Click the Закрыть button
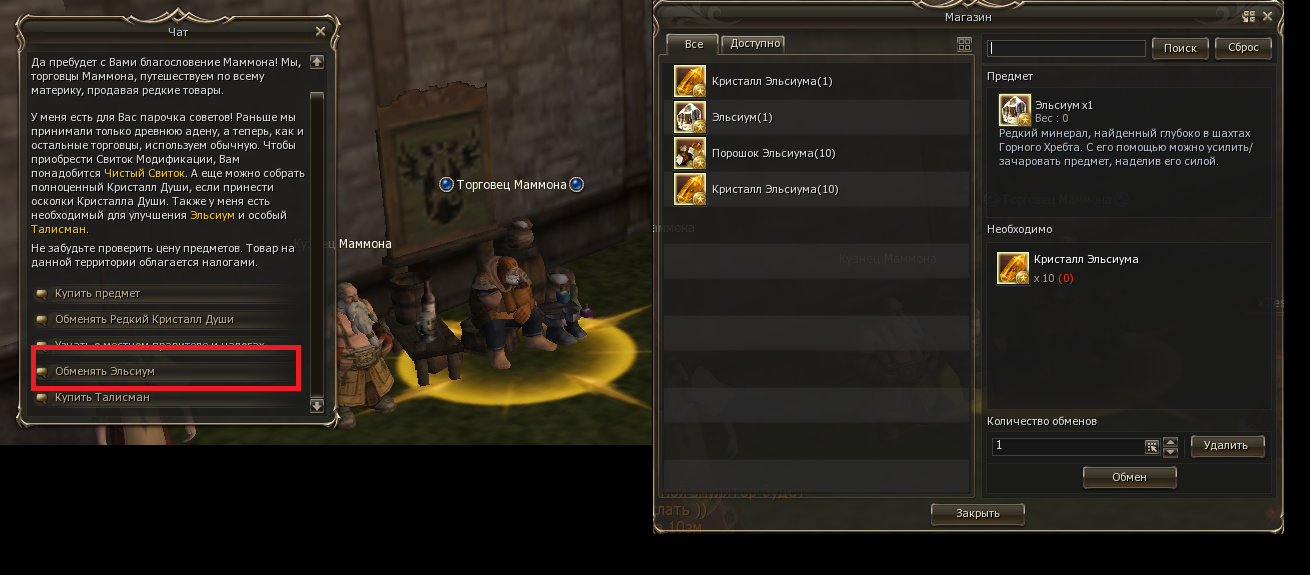 pos(978,513)
